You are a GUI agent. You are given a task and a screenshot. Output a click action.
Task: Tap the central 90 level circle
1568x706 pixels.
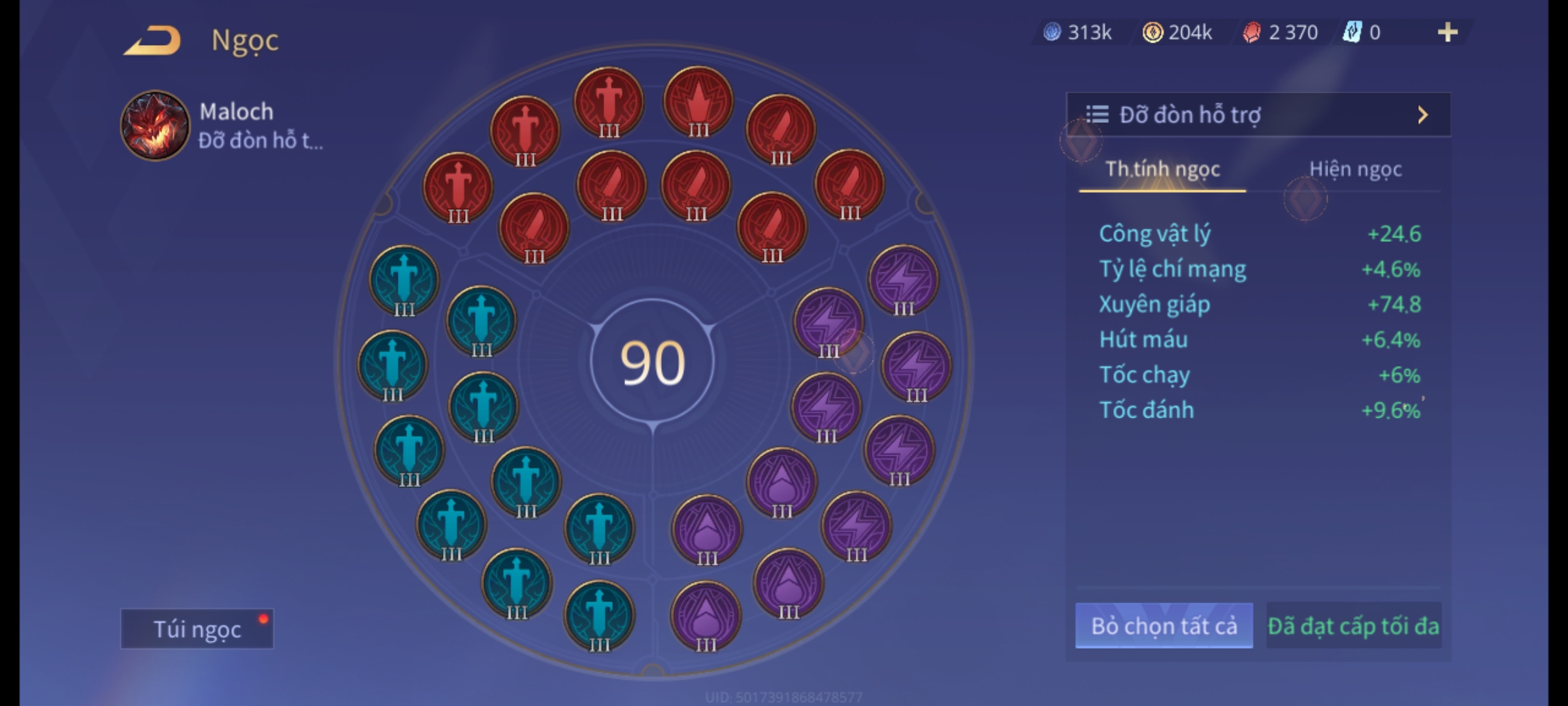pos(652,362)
